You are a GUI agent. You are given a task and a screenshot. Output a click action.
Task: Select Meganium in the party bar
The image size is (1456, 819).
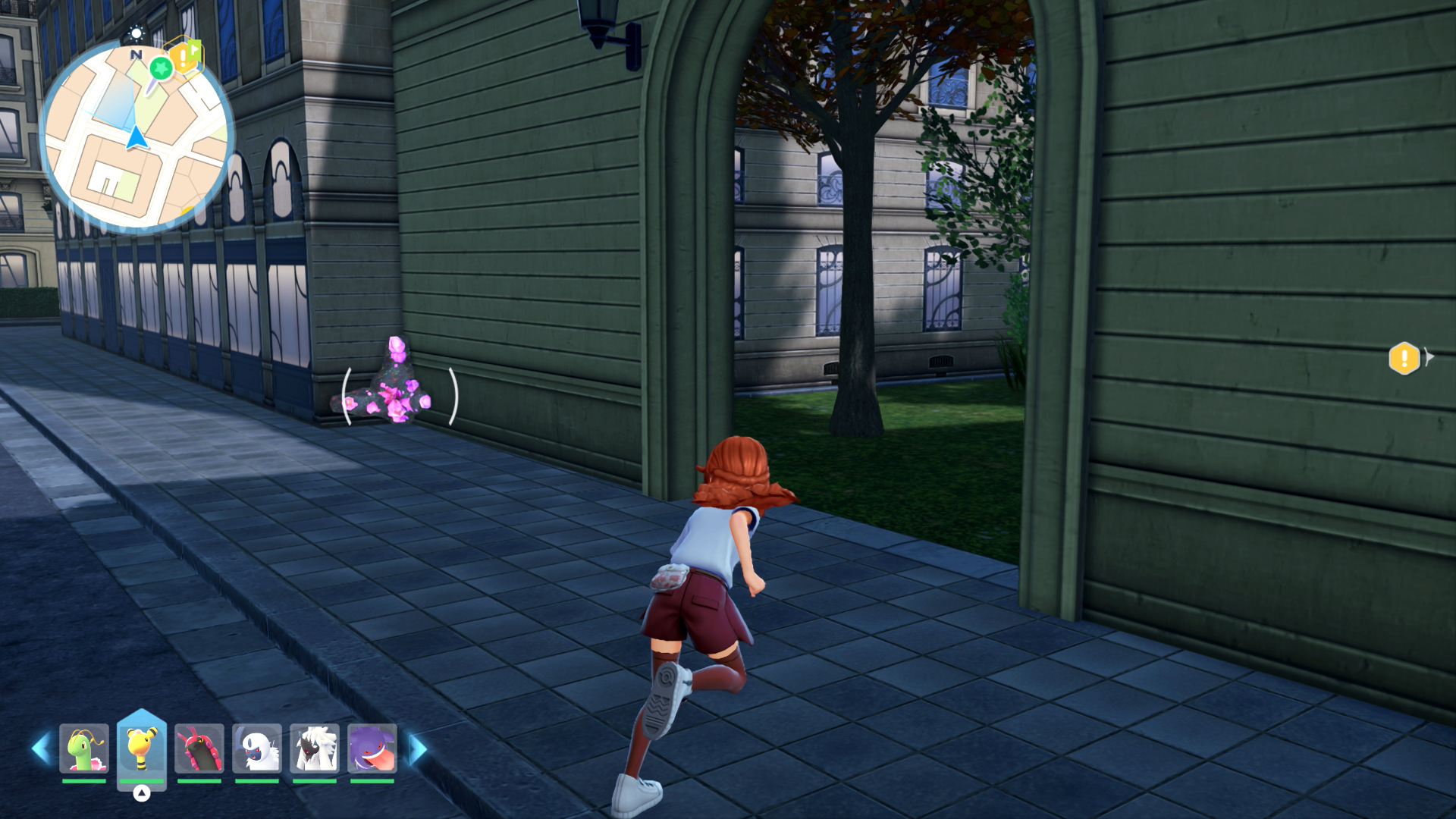(x=83, y=748)
